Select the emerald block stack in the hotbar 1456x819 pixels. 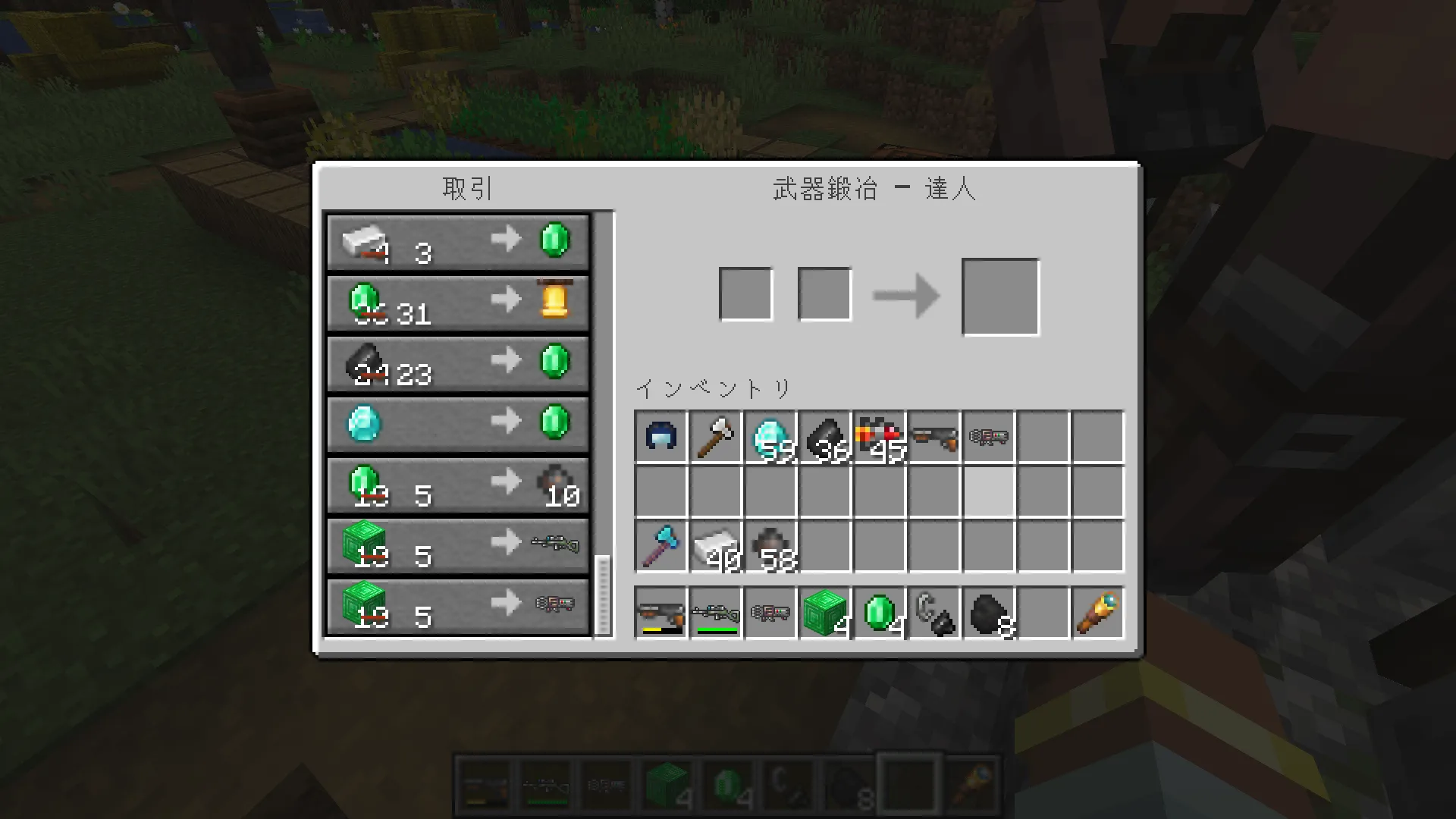tap(823, 613)
